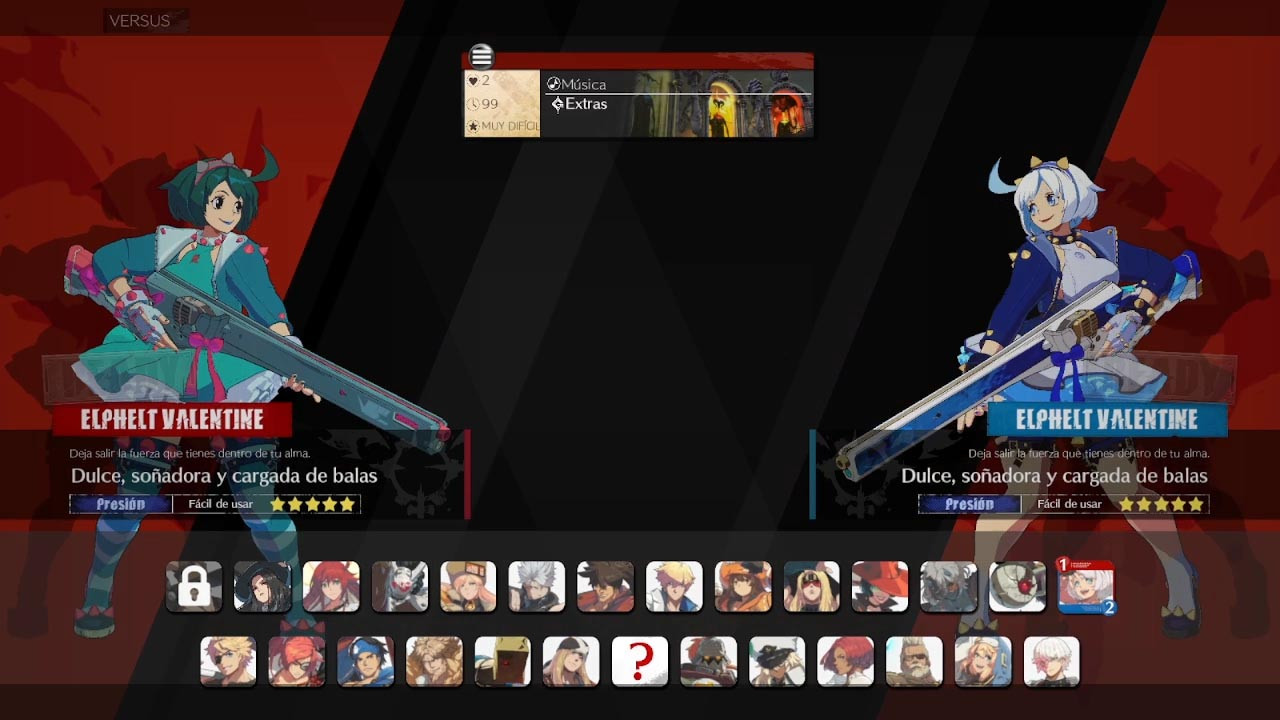The height and width of the screenshot is (720, 1280).
Task: Pick Faust's paper-bag portrait in the bottom row
Action: [502, 660]
